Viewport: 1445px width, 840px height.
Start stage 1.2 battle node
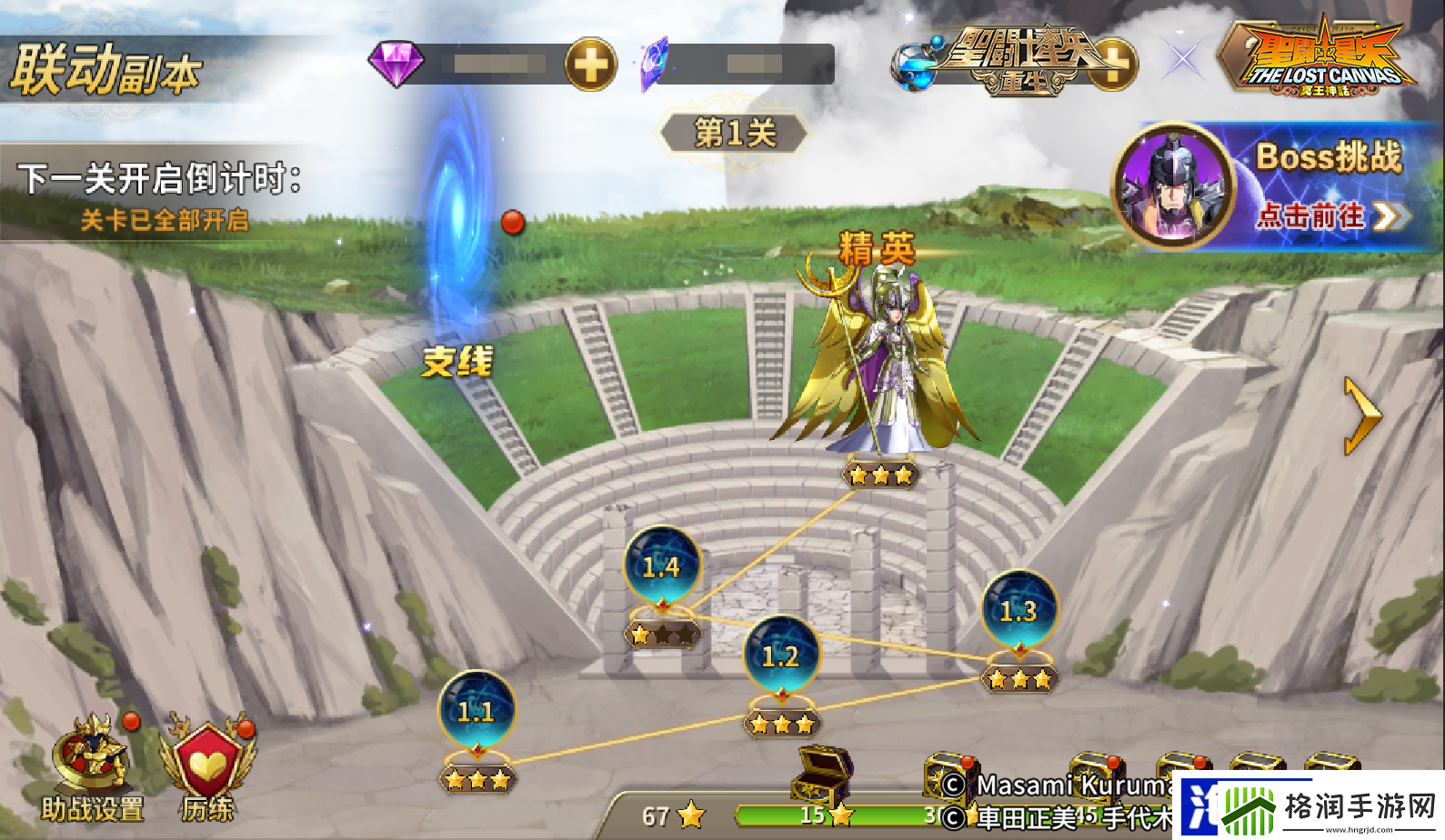779,651
